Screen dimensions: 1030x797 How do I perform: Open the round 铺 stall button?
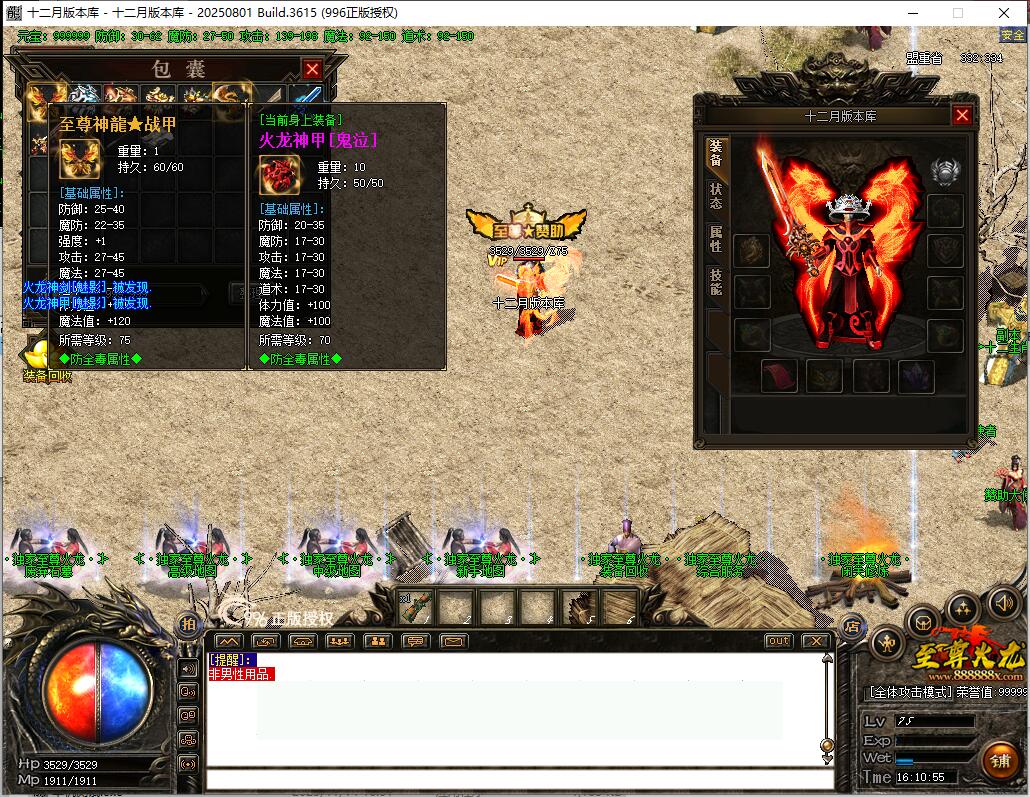(x=1001, y=759)
